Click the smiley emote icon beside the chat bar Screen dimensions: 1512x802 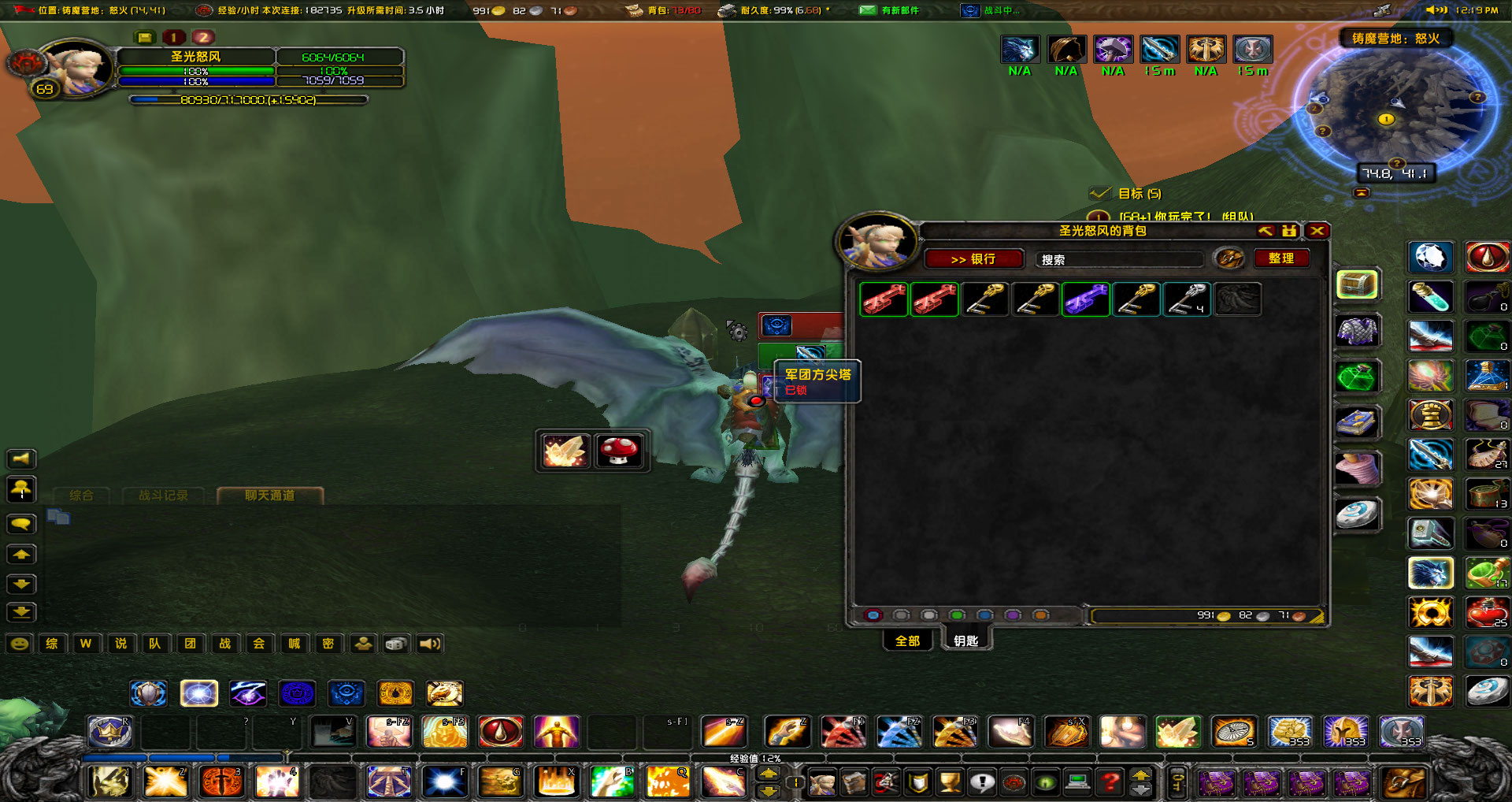20,644
